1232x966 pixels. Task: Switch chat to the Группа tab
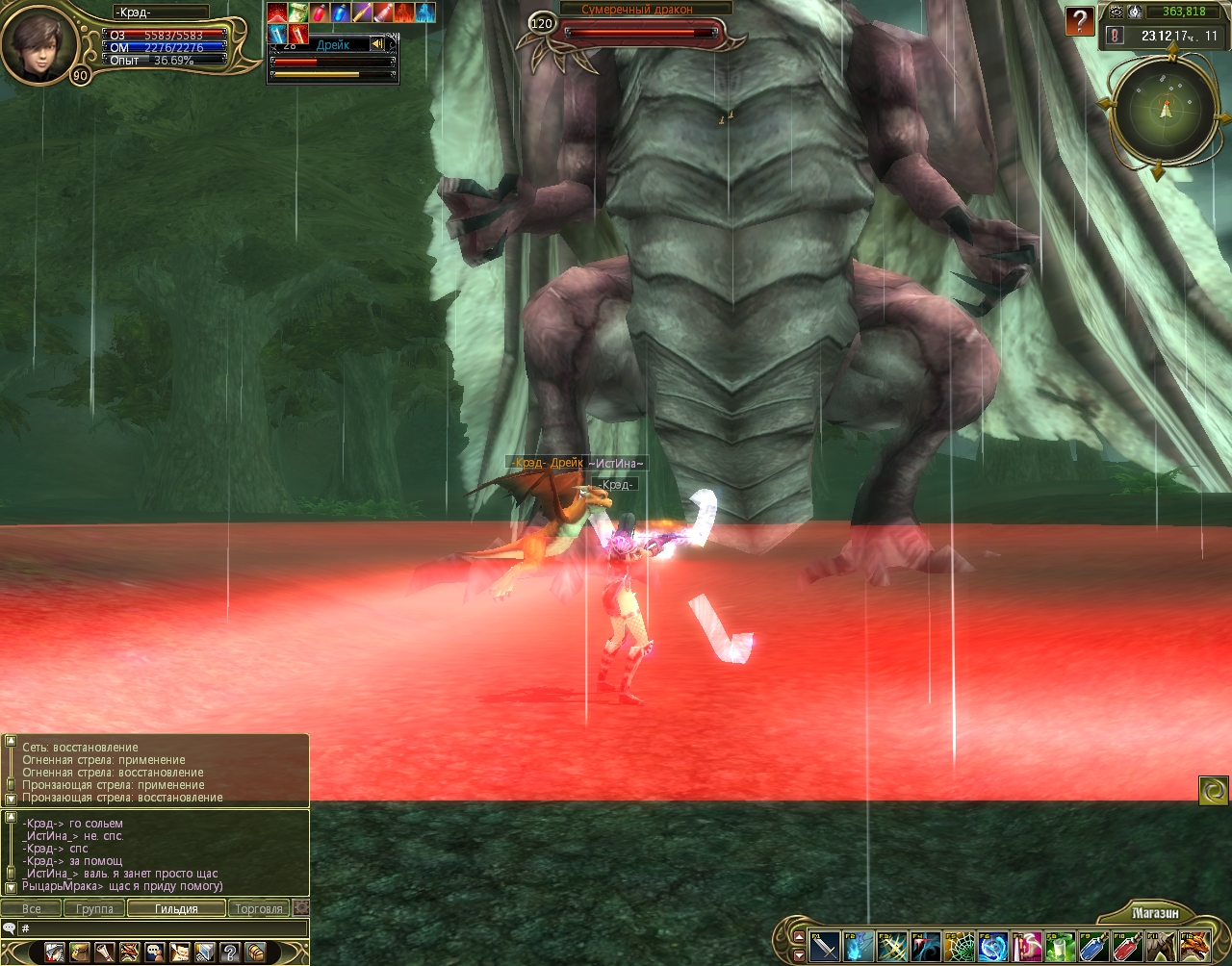pyautogui.click(x=94, y=908)
